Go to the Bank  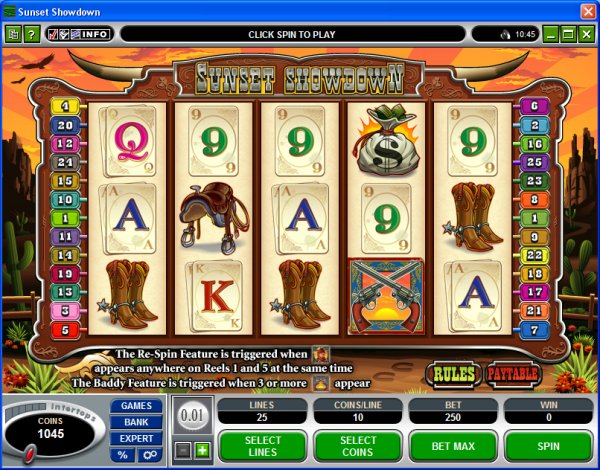tap(137, 422)
